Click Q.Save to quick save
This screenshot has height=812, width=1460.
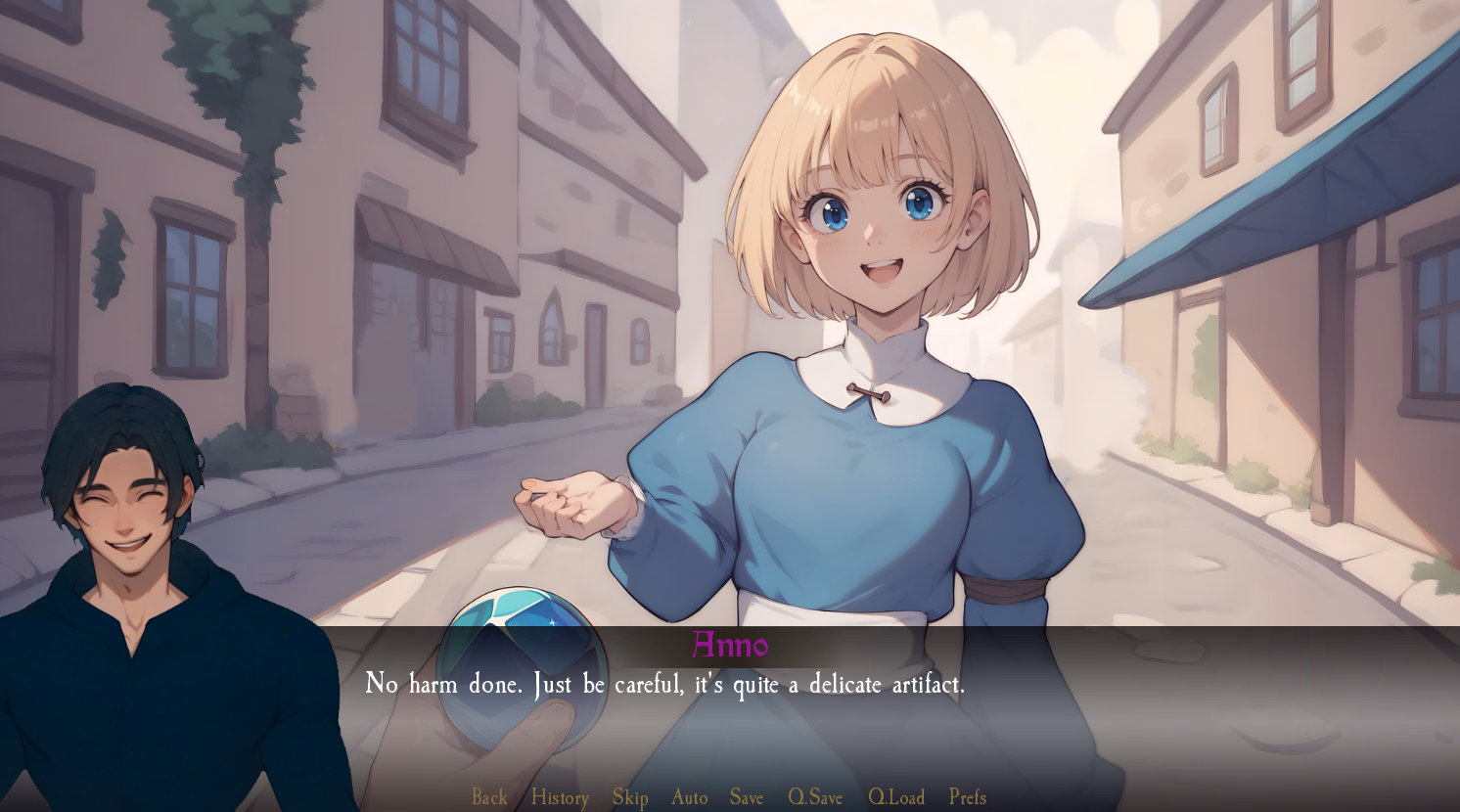(x=815, y=797)
